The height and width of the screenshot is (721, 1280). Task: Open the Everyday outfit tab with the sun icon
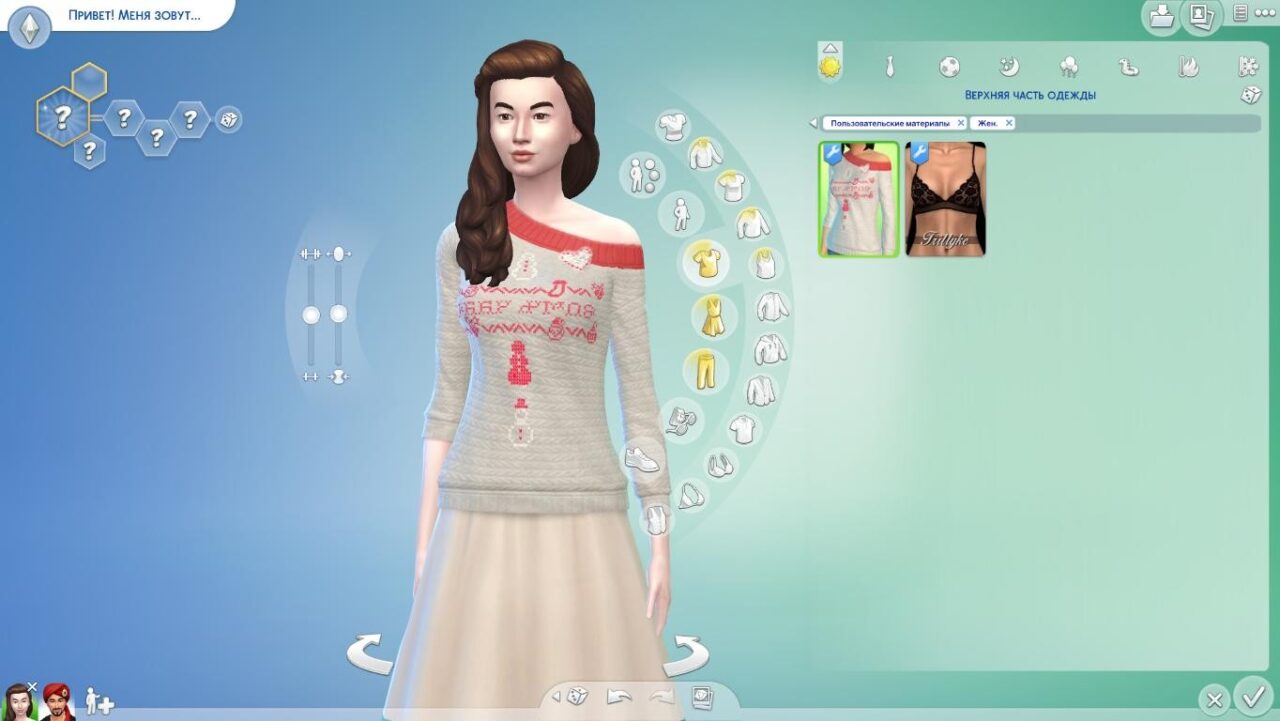click(x=830, y=66)
